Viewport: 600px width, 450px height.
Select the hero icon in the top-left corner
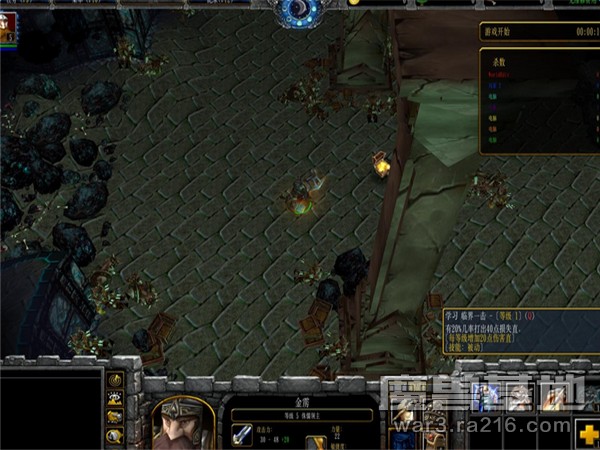tap(9, 30)
